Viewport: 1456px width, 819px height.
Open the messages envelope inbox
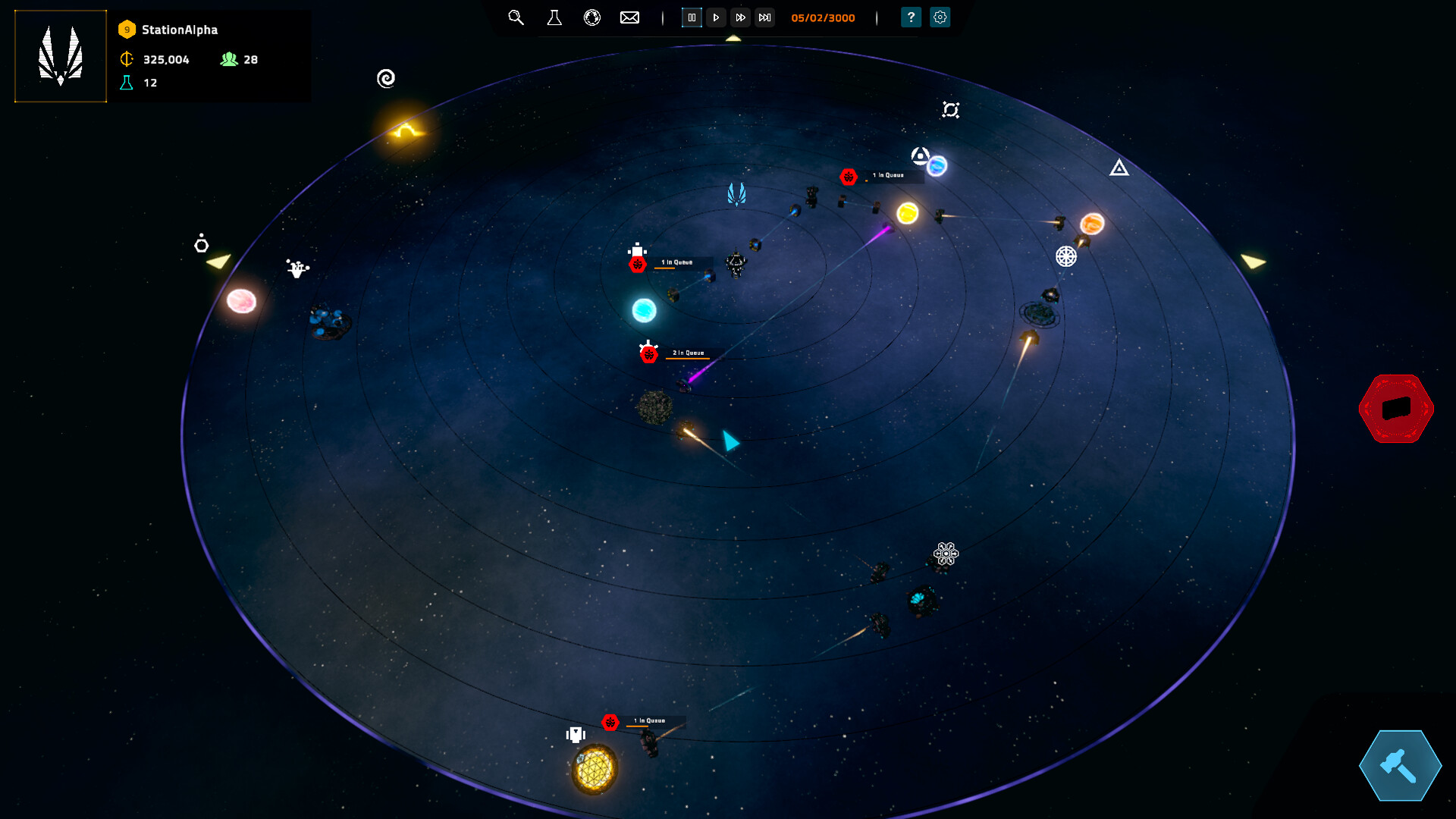click(629, 17)
